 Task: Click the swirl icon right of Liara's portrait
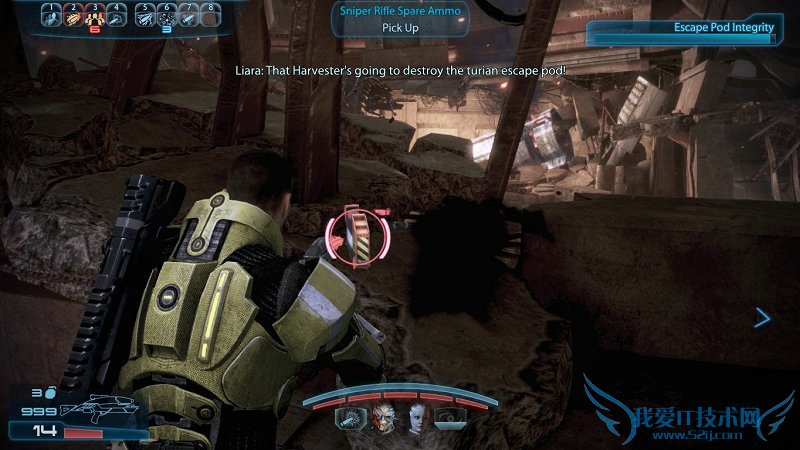point(450,419)
